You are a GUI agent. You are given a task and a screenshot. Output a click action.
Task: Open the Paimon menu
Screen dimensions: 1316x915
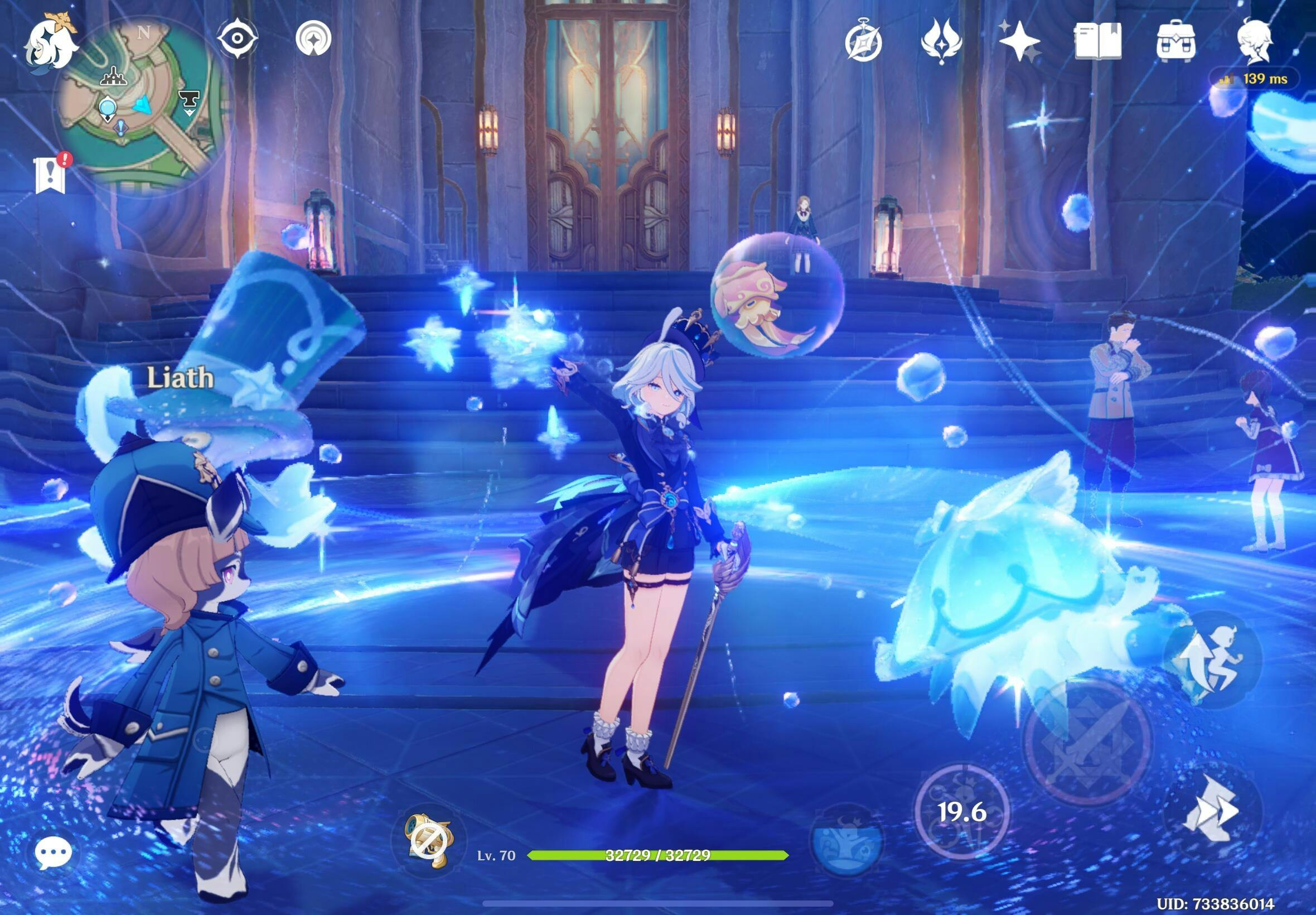tap(50, 43)
